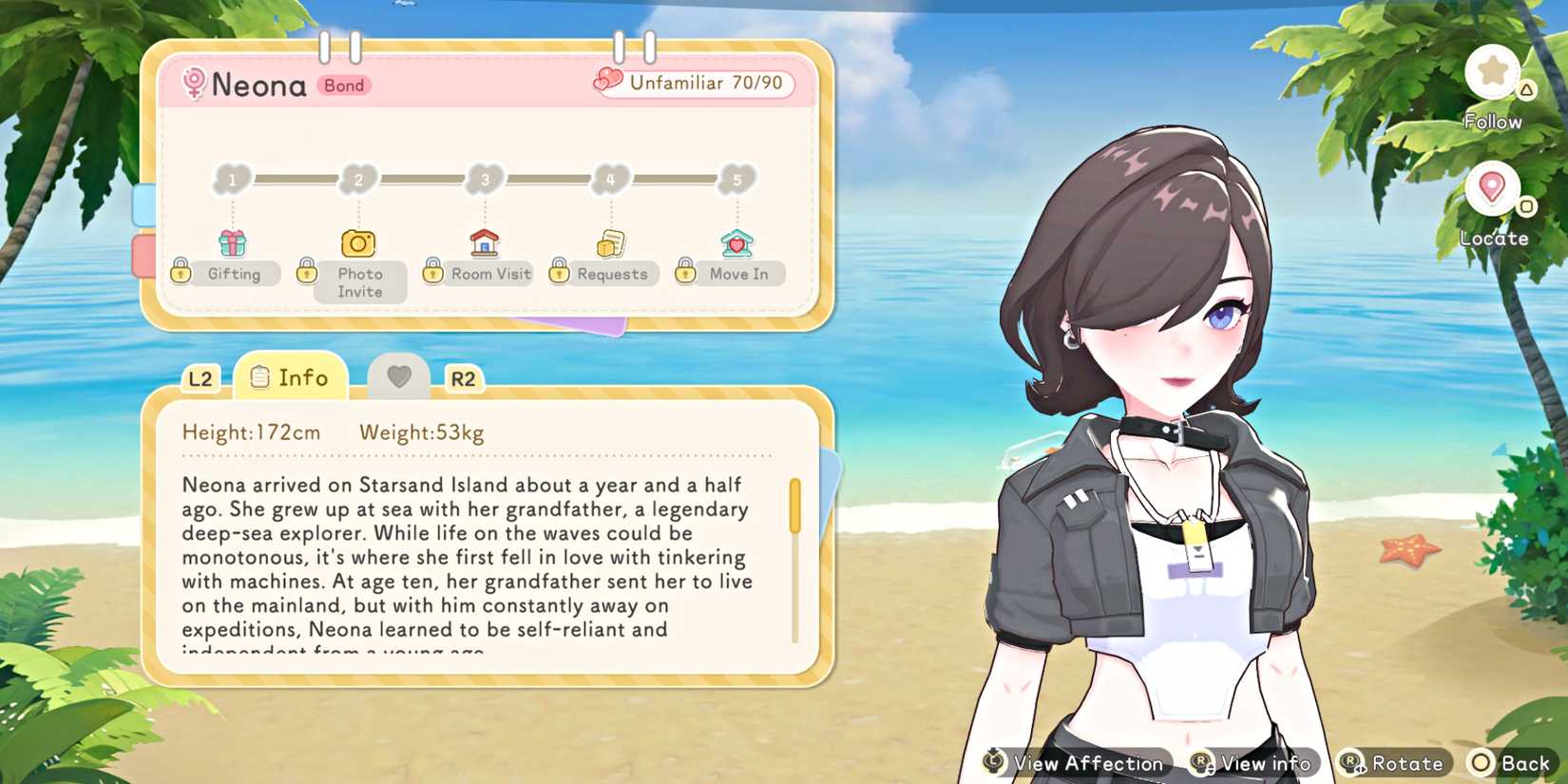
Task: Expand bond milestone 3 on the progress track
Action: pos(485,179)
